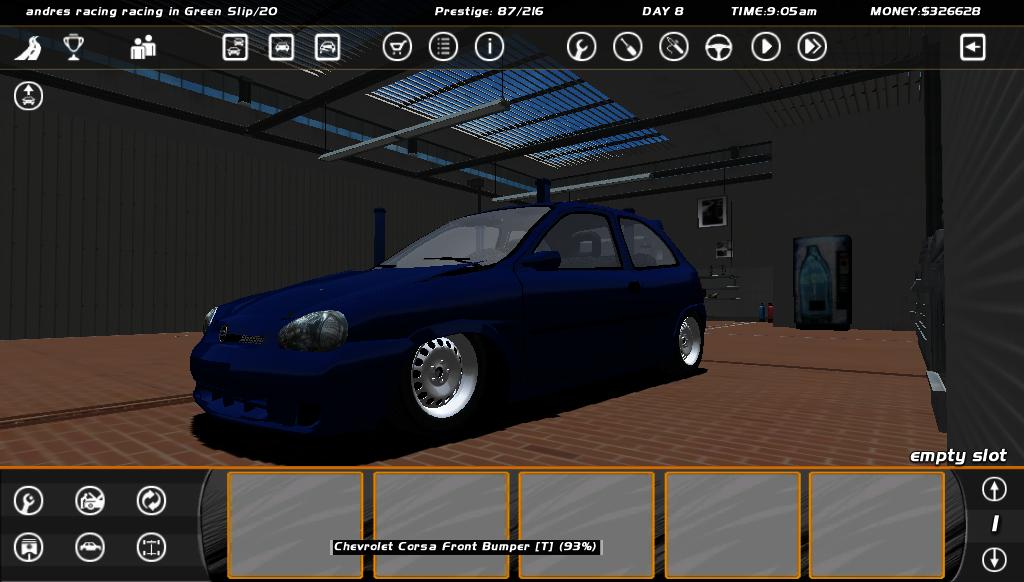Exit garage with the back arrow button
Image resolution: width=1024 pixels, height=582 pixels.
click(972, 47)
